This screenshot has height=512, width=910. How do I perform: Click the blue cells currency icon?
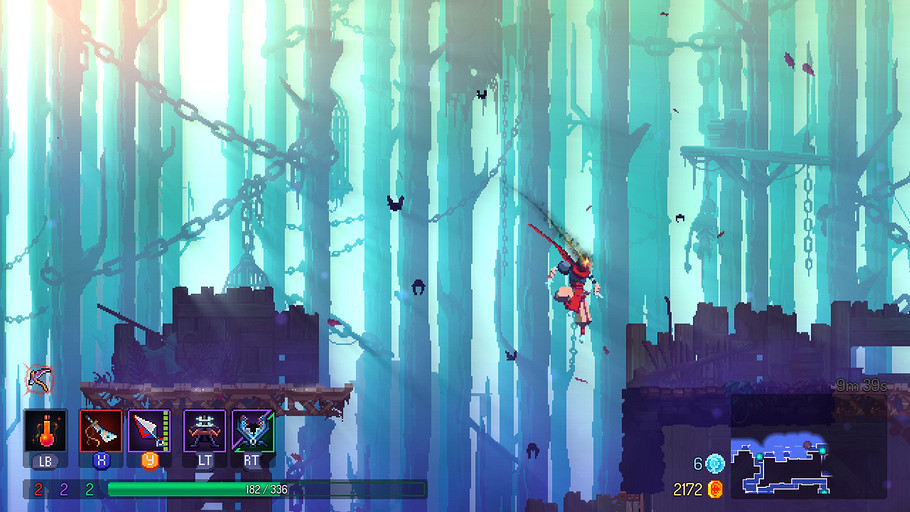pyautogui.click(x=715, y=464)
